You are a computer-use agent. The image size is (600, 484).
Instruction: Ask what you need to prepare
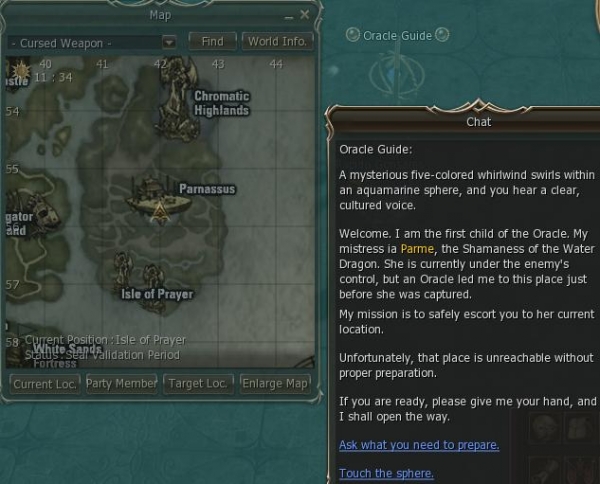[419, 445]
